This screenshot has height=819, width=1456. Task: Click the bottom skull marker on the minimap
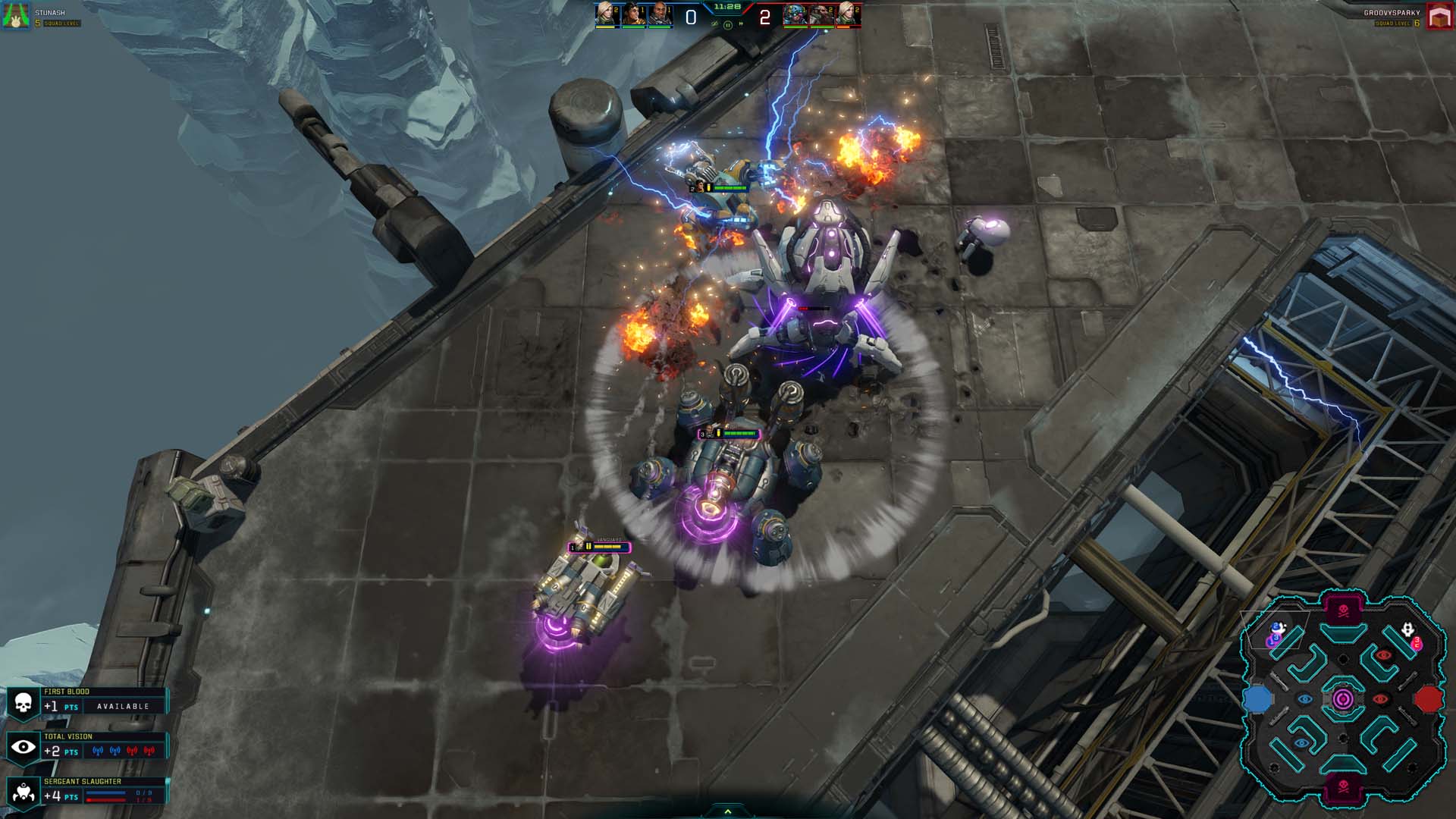[1343, 786]
